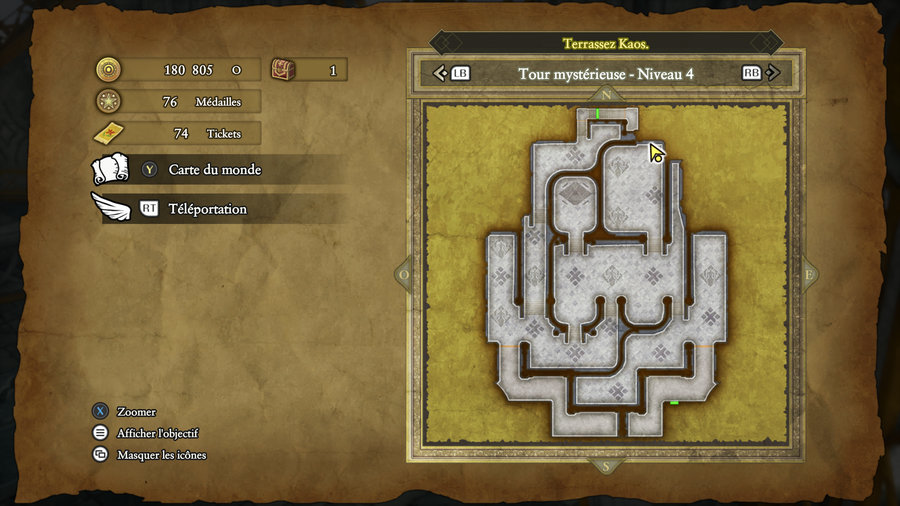Select the Téléportation option
900x506 pixels.
[206, 209]
